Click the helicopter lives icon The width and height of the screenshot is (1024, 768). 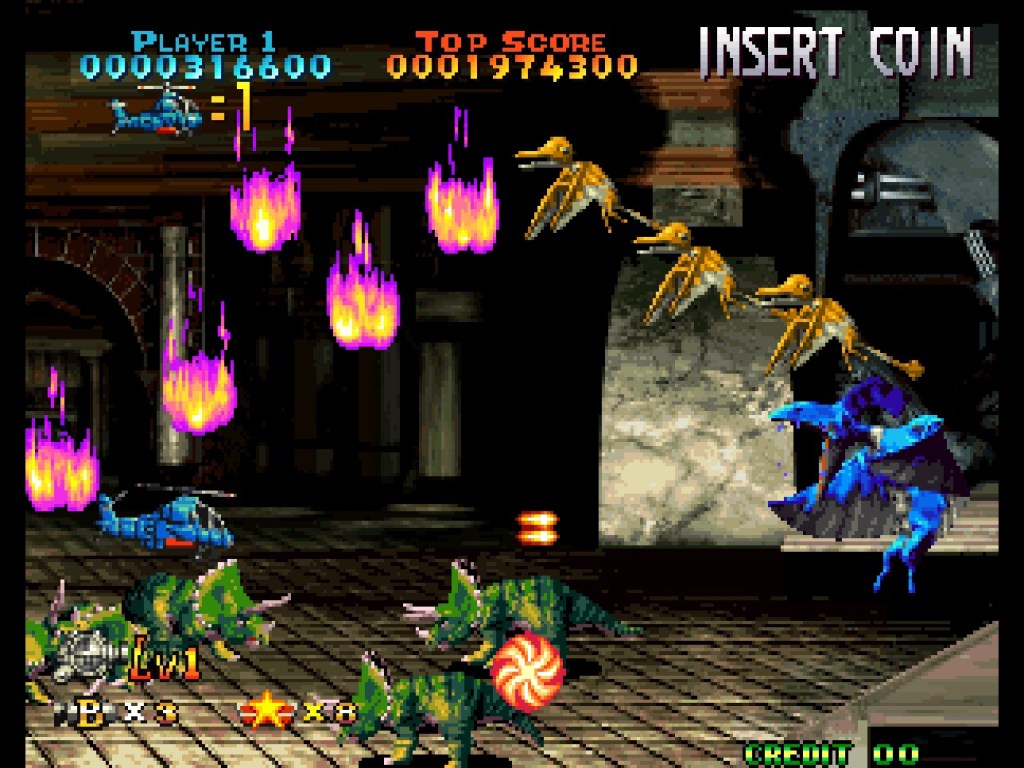coord(155,111)
